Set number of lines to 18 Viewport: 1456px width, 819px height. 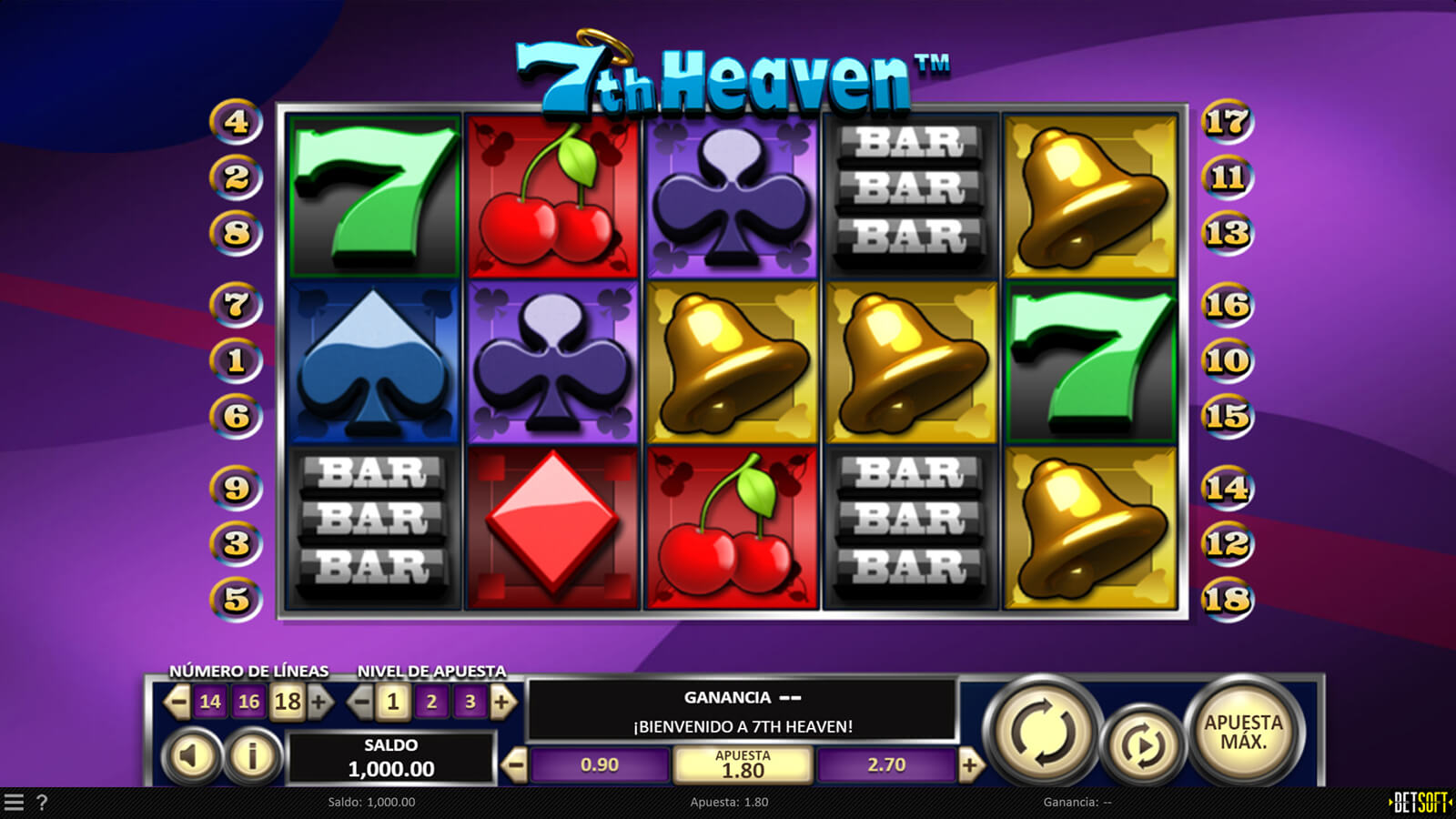pyautogui.click(x=288, y=702)
